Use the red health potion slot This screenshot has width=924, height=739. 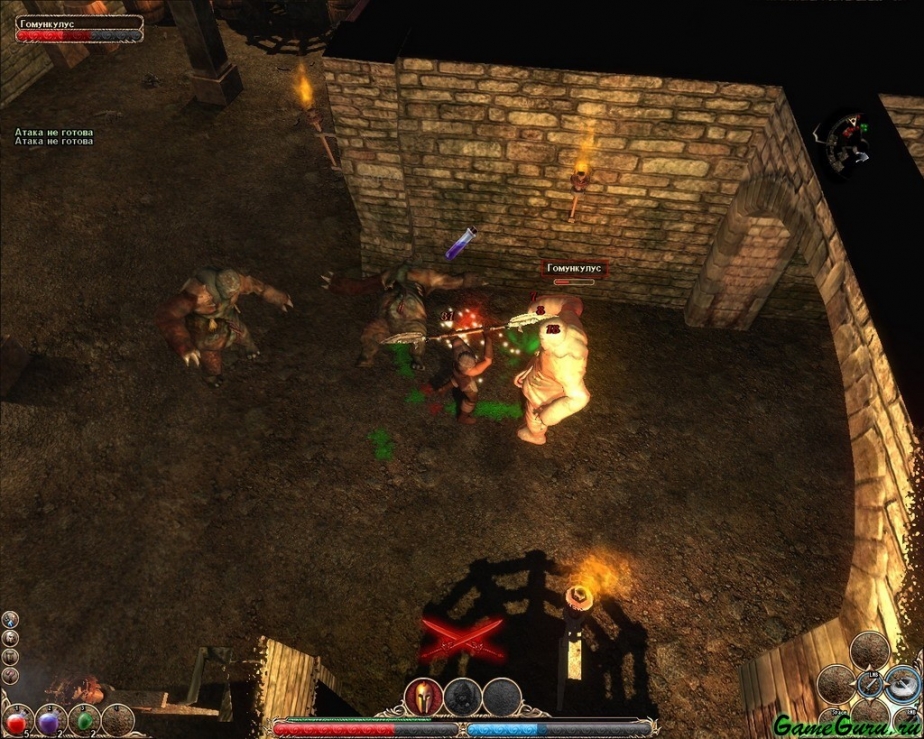pos(16,720)
